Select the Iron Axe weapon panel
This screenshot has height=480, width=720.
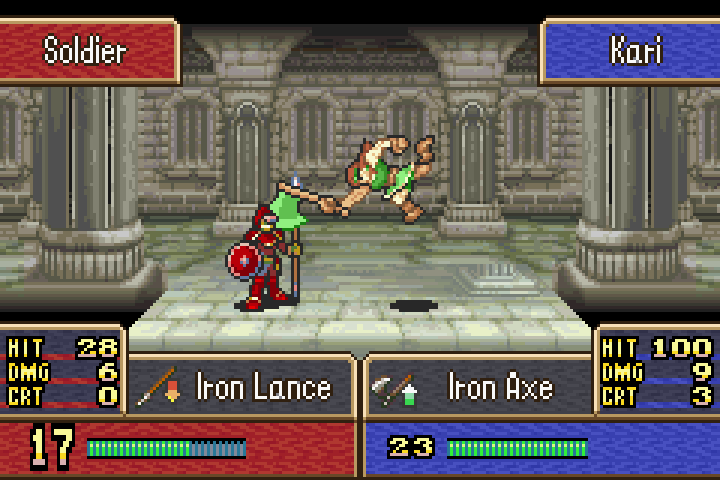478,386
